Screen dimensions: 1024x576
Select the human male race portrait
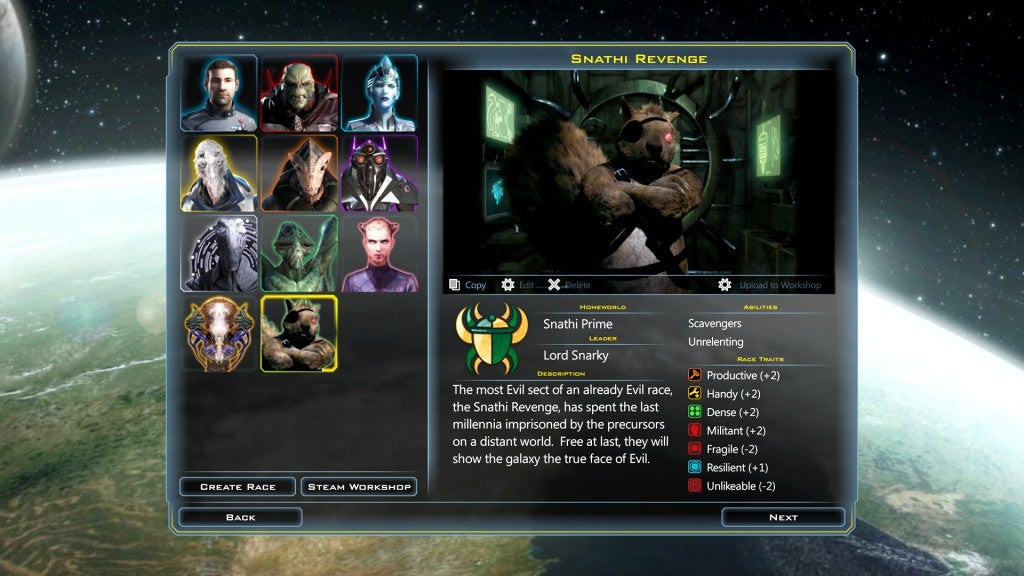tap(219, 93)
